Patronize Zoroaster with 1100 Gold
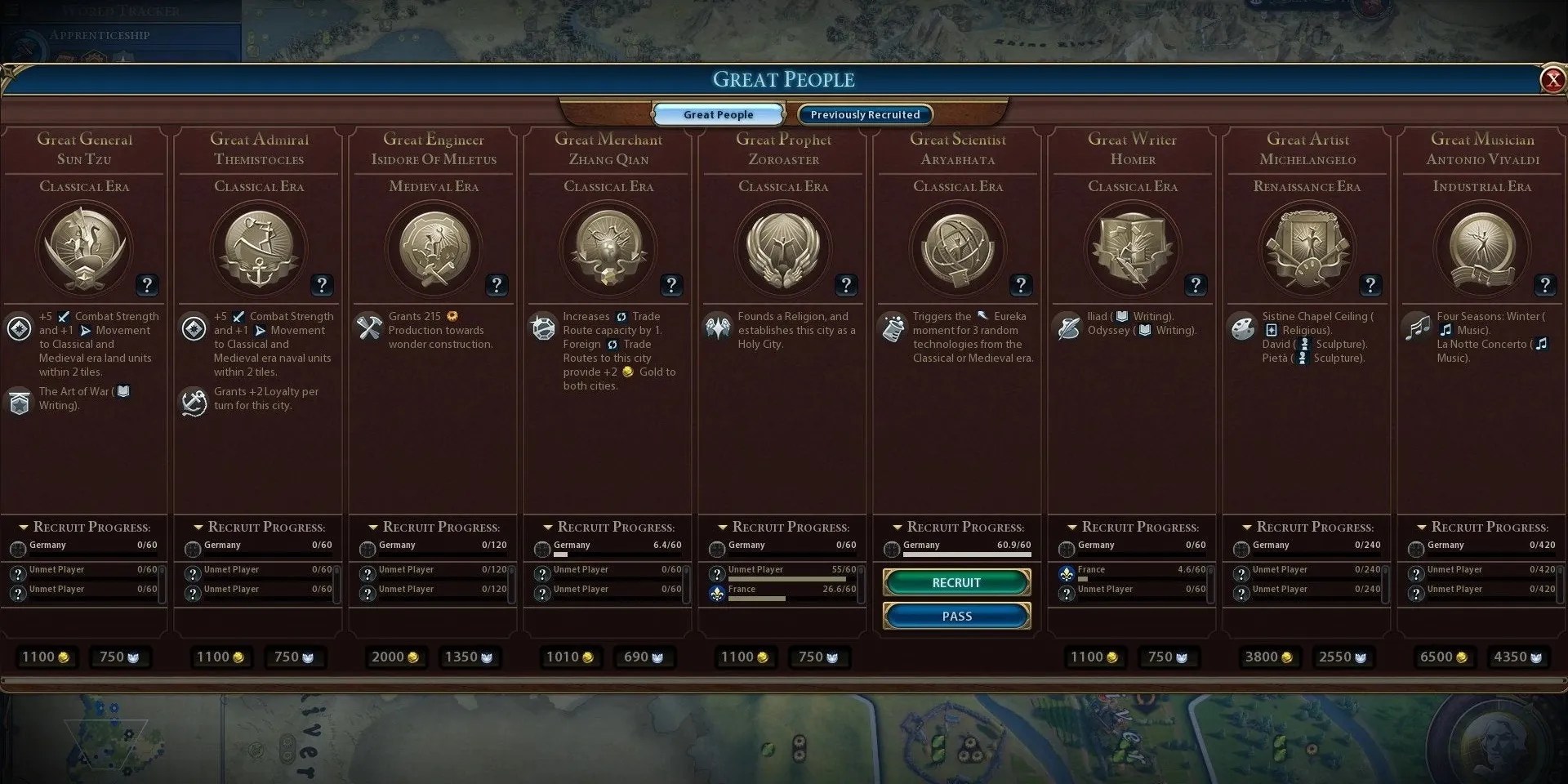 click(745, 657)
